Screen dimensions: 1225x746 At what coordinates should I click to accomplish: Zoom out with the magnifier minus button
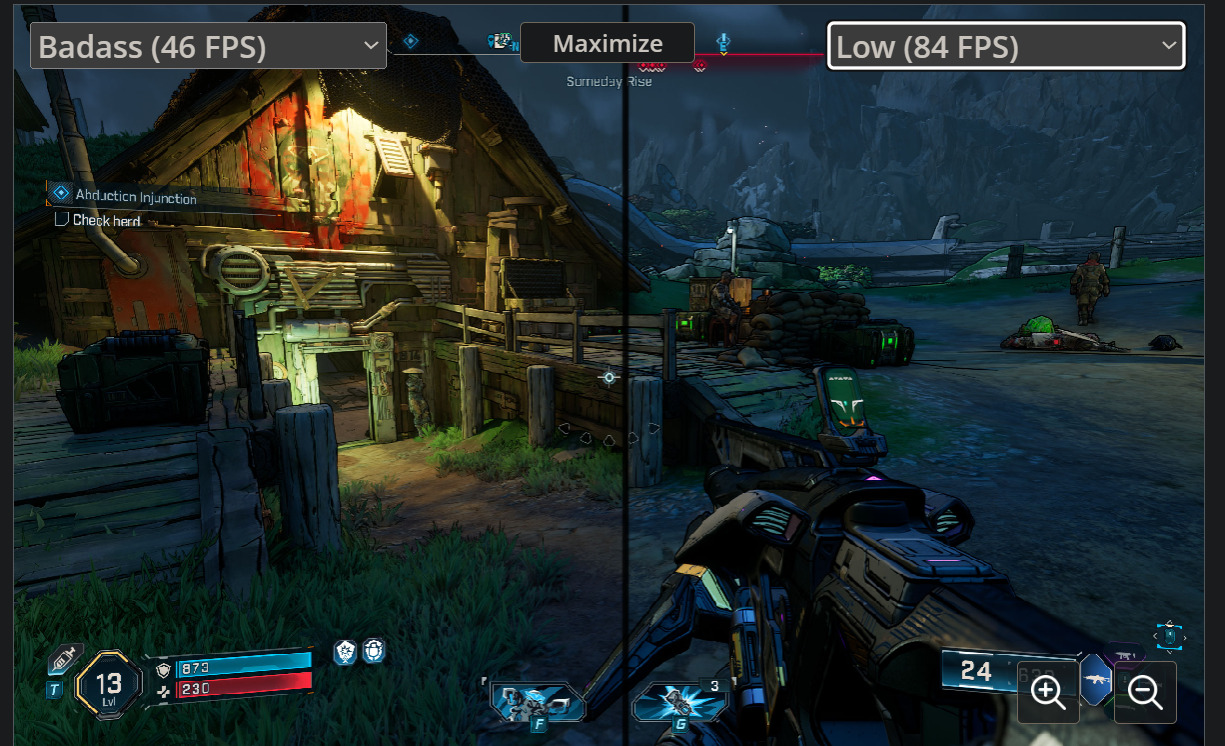coord(1144,691)
